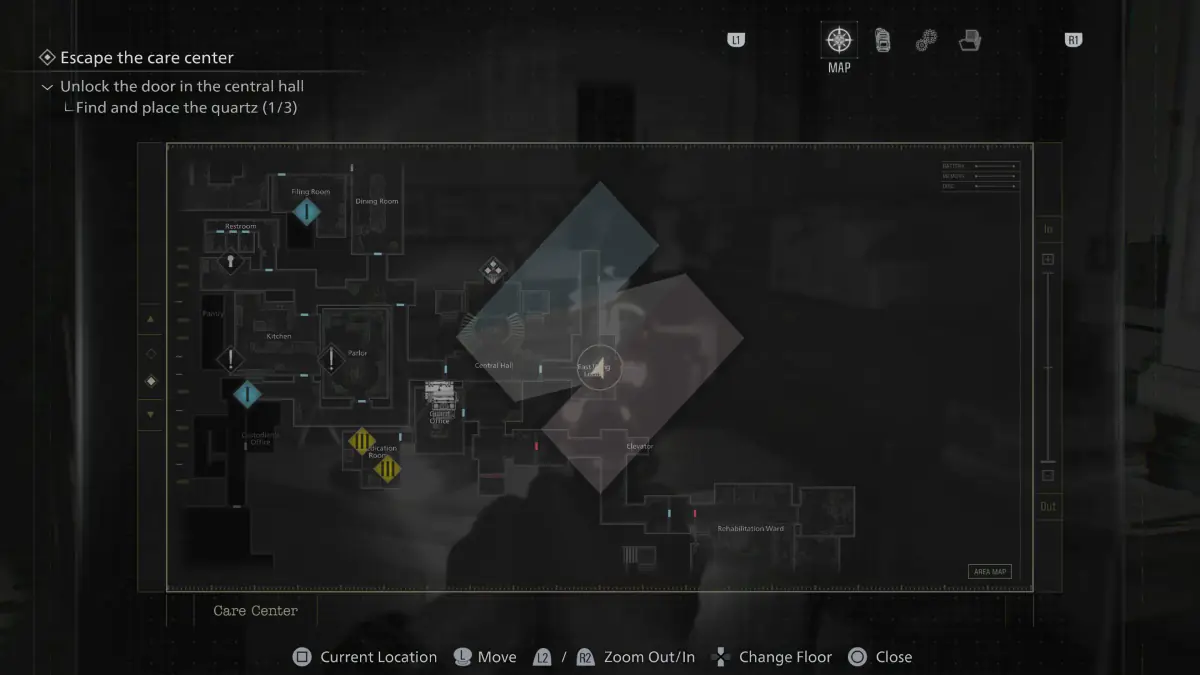Select the blue marker in the Filing Room
The height and width of the screenshot is (675, 1200).
tap(307, 212)
